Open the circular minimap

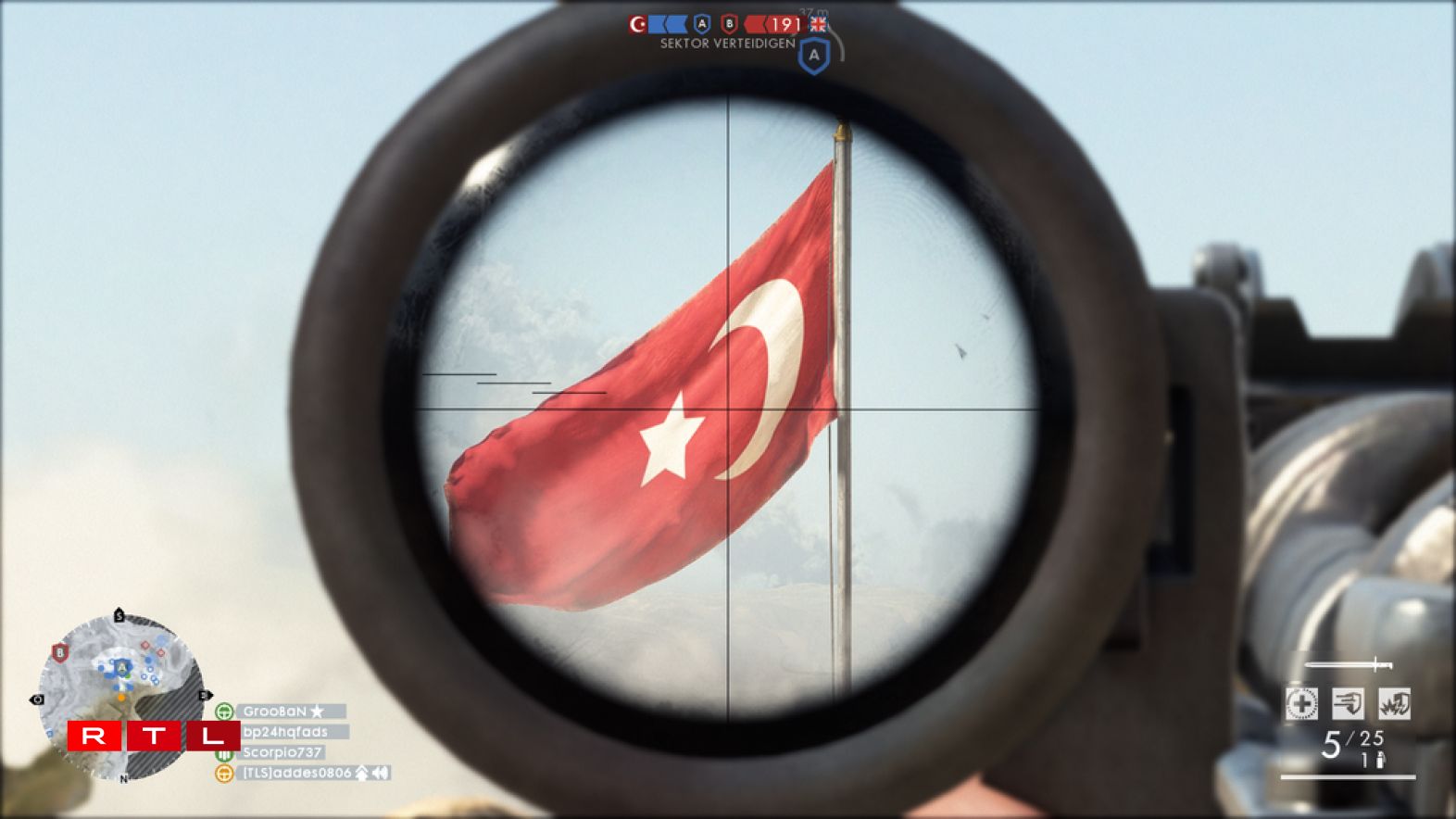click(x=120, y=697)
